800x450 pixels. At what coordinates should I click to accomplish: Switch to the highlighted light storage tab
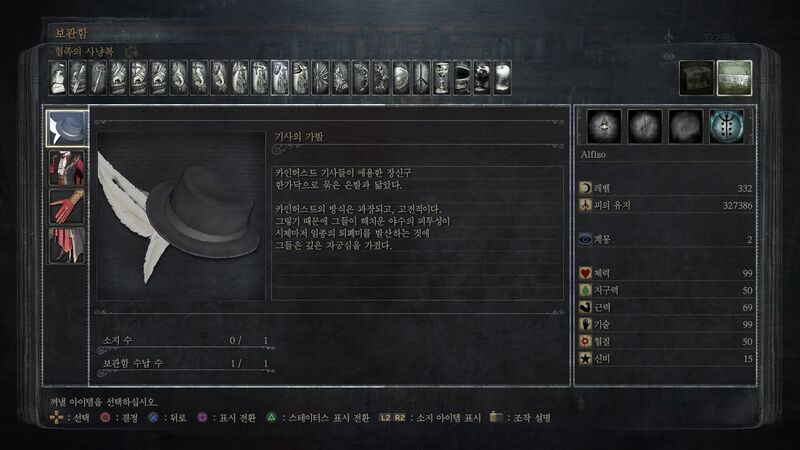[x=735, y=78]
